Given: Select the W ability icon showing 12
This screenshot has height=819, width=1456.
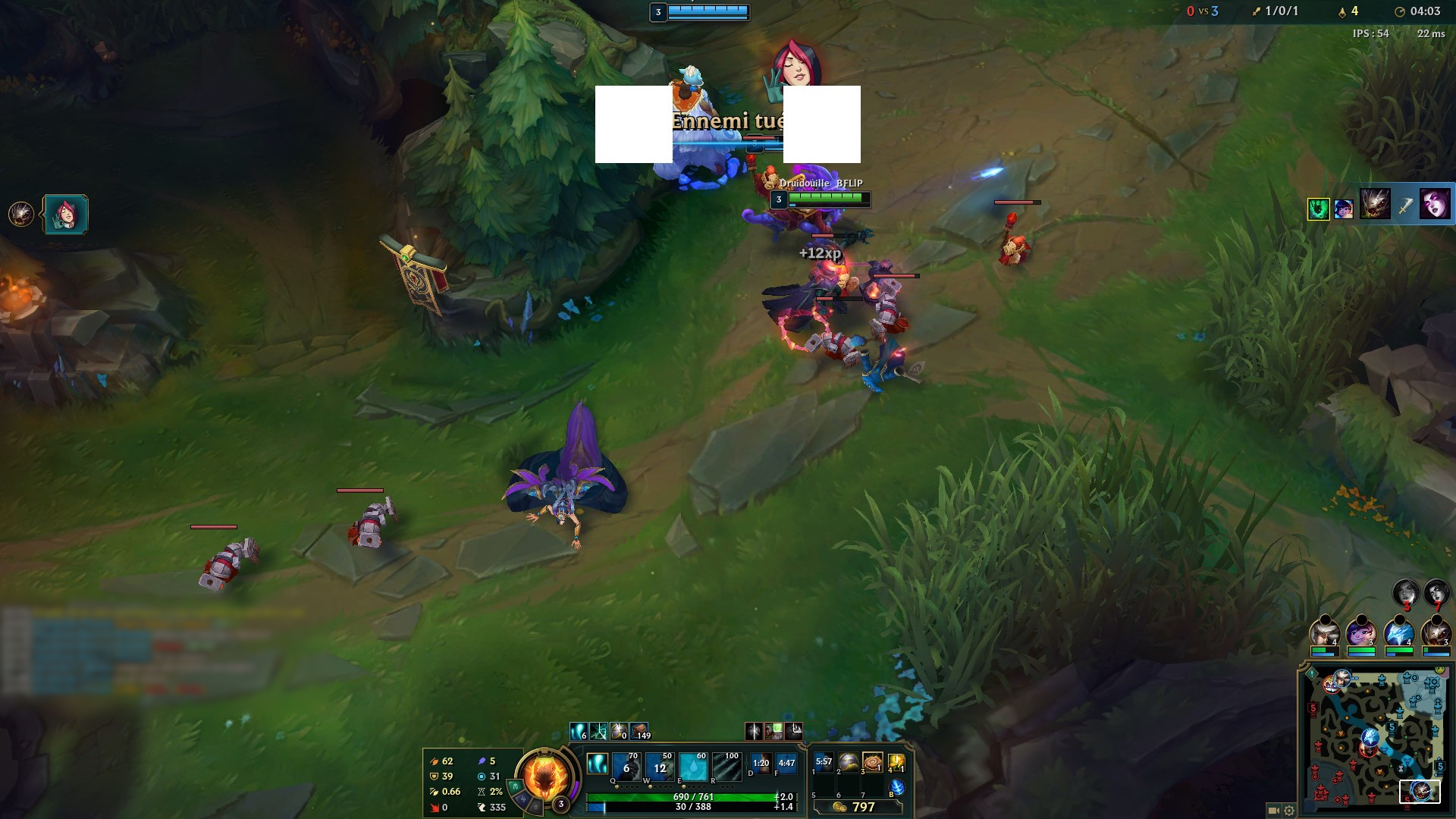Looking at the screenshot, I should 660,766.
